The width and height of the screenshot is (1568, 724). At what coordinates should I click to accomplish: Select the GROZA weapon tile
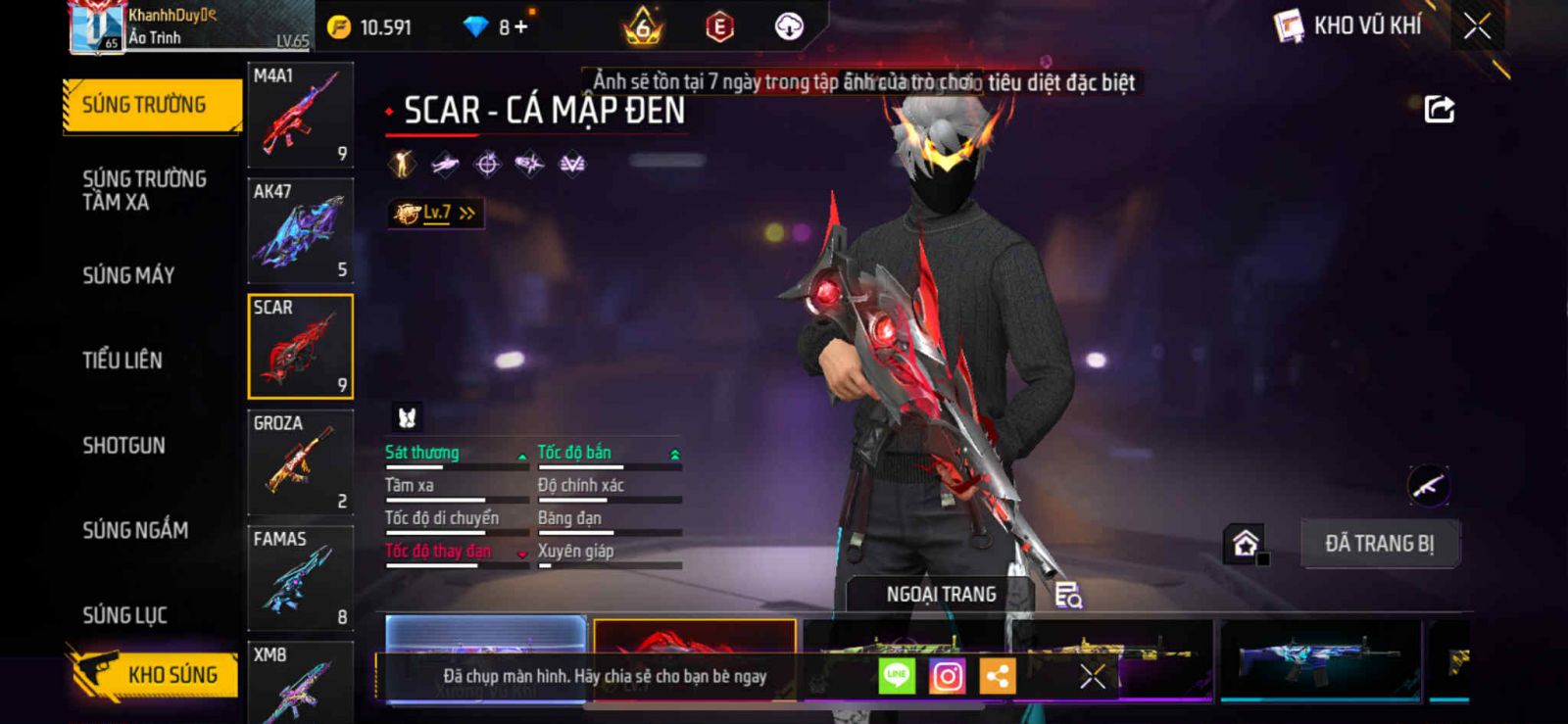(300, 462)
